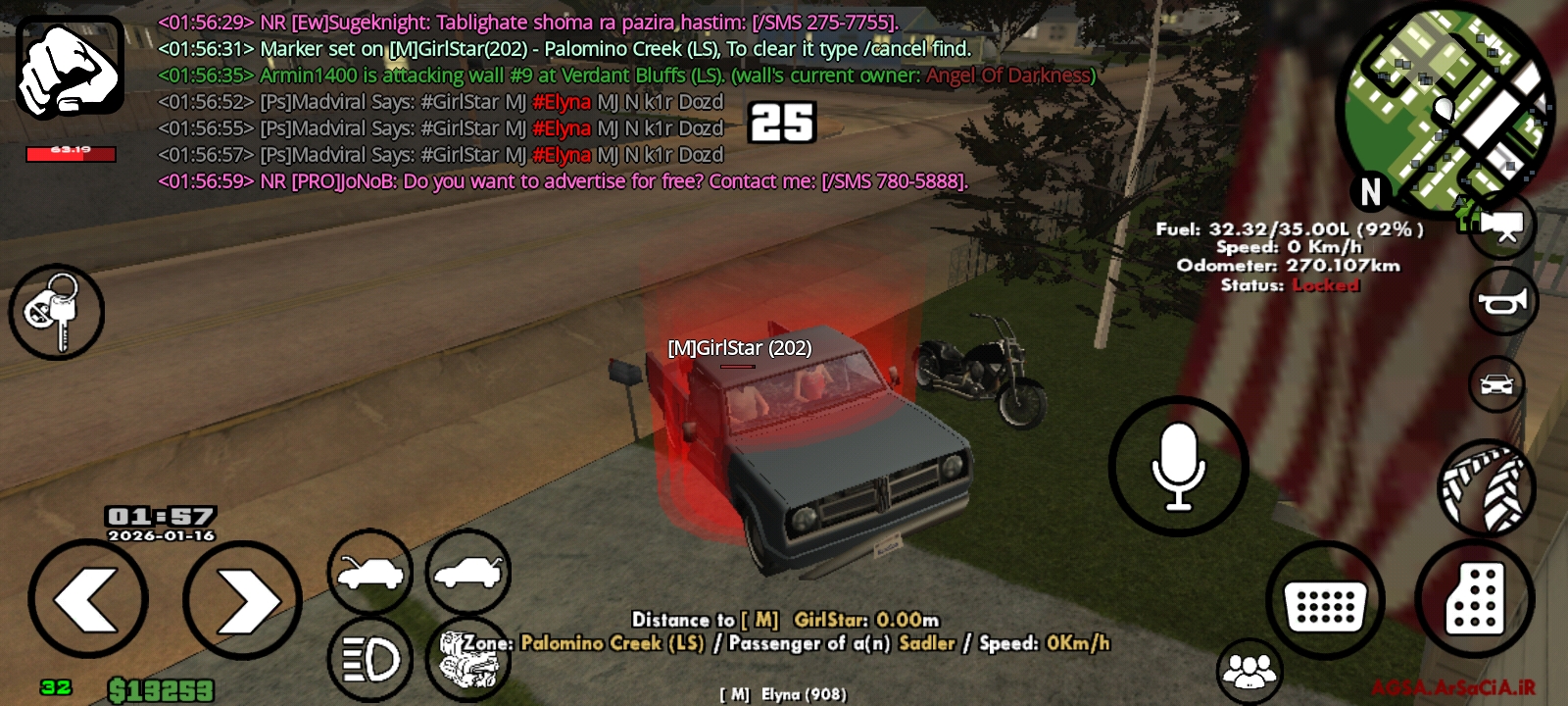The image size is (1568, 706).
Task: Tap the [M]GirlStar (202) nametag
Action: [738, 346]
